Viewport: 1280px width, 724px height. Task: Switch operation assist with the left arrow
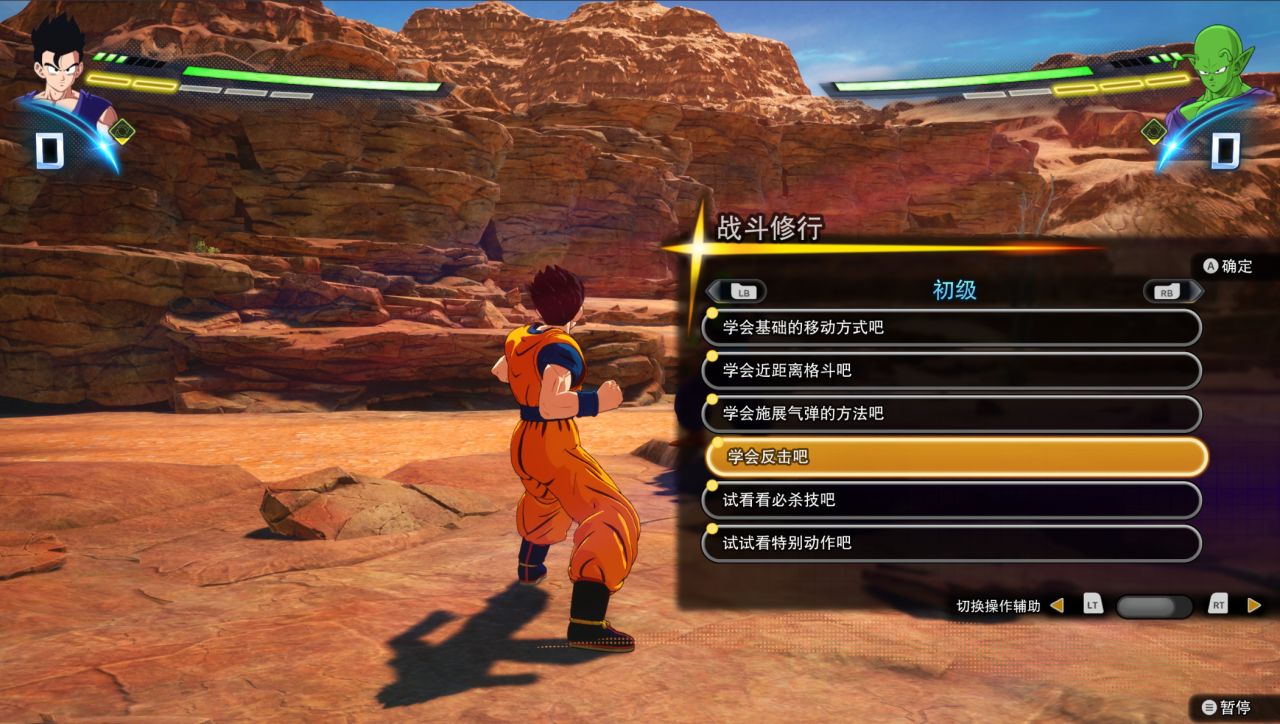click(1056, 605)
